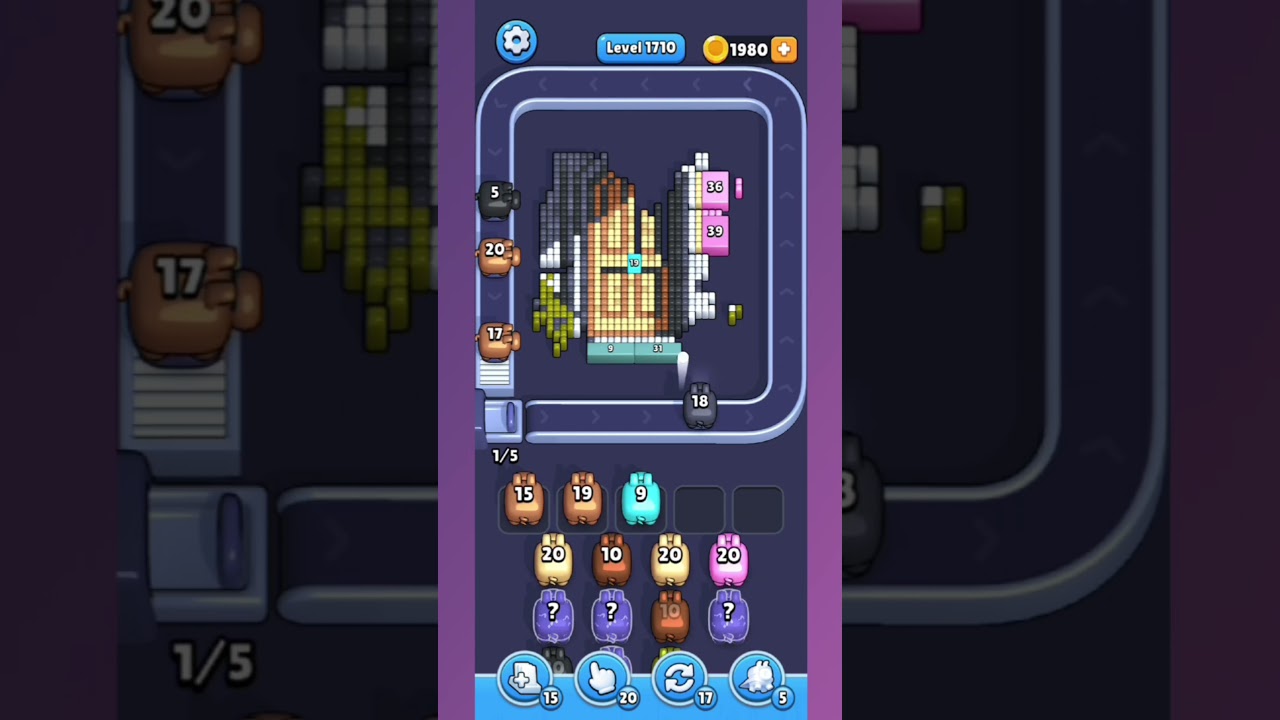
Task: Tap the coin purchase plus button
Action: [784, 49]
